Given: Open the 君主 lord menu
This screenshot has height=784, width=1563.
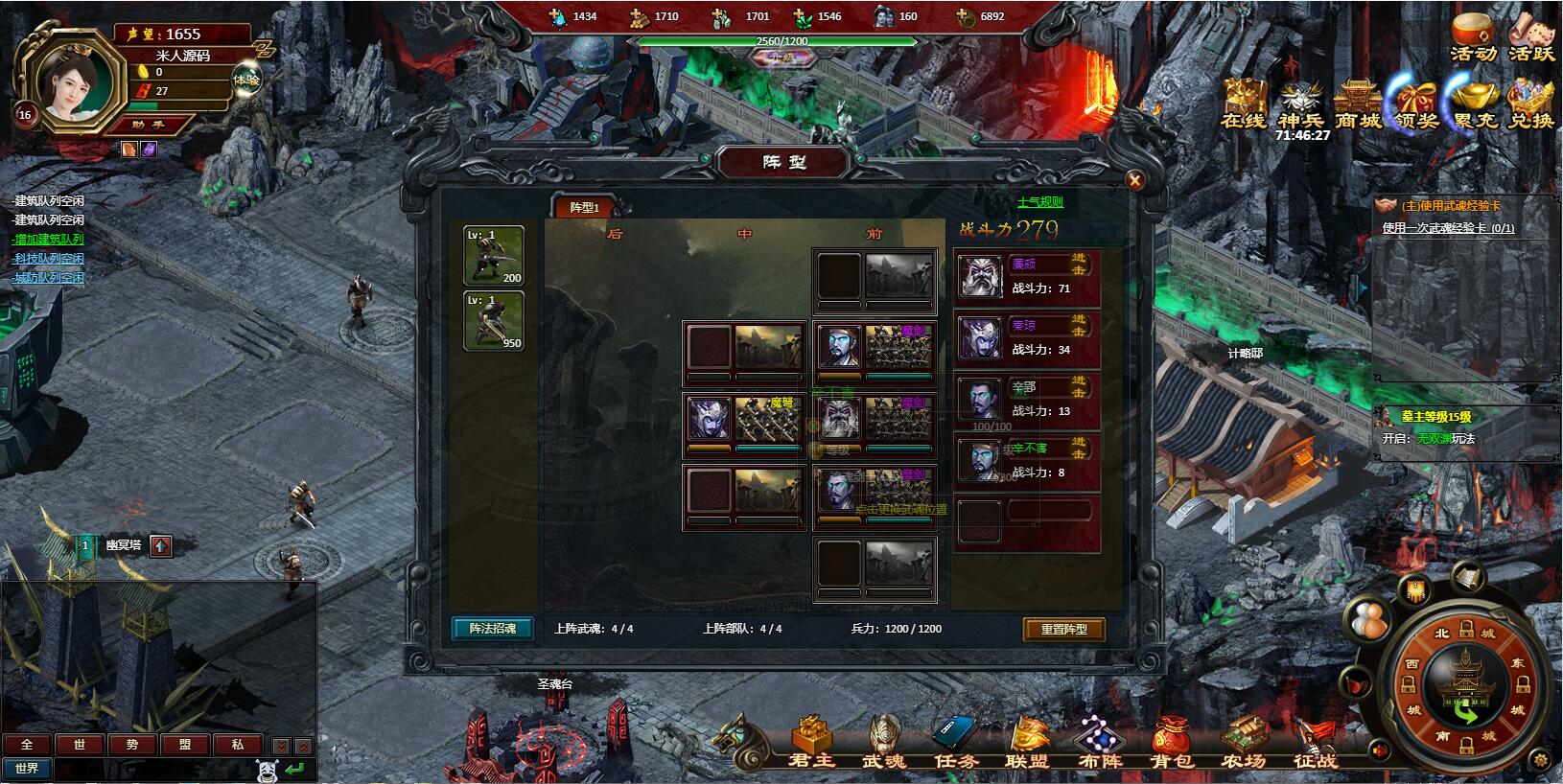Looking at the screenshot, I should point(811,744).
